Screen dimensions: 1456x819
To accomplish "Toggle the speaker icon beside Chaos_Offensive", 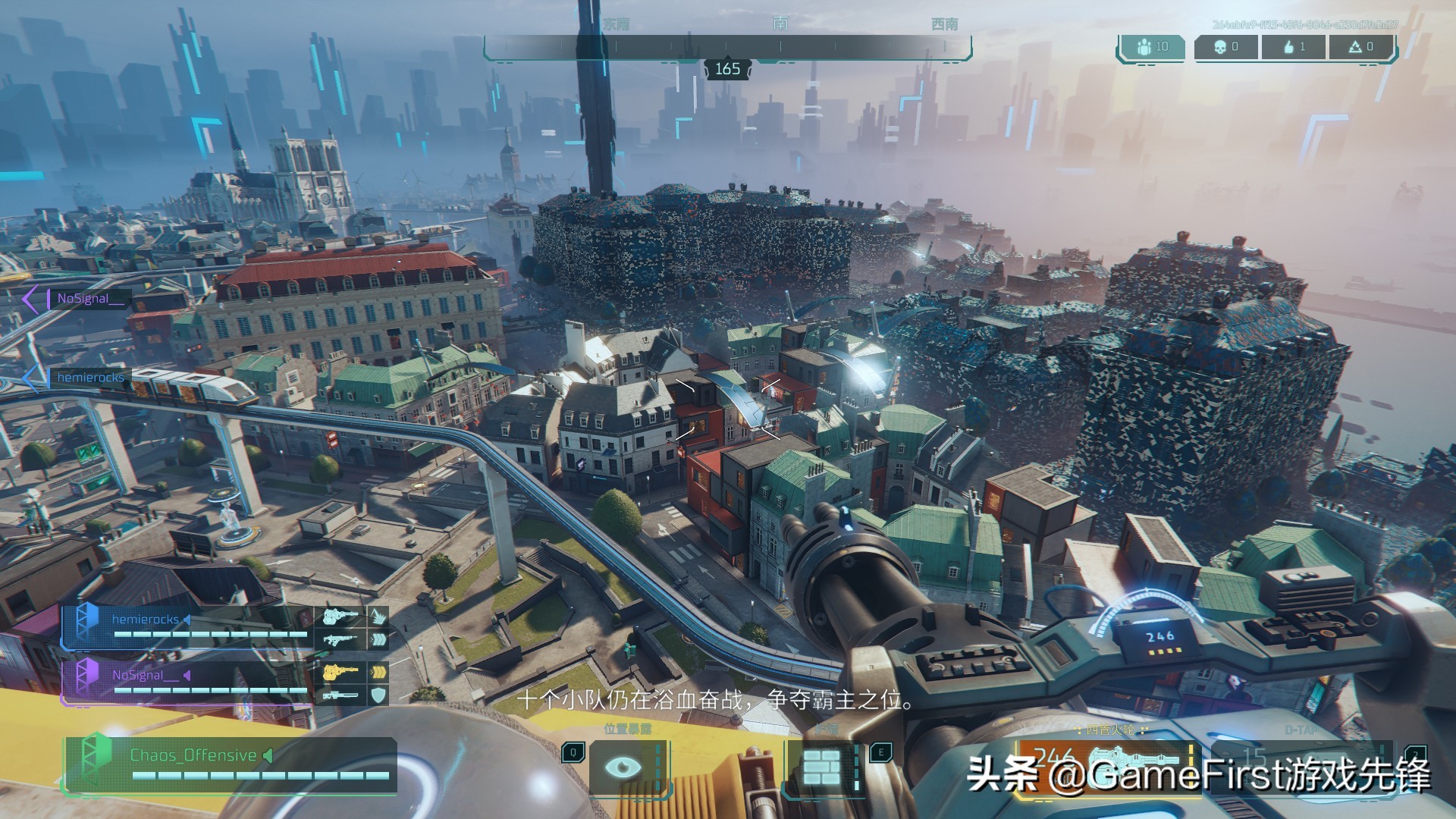I will coord(267,755).
